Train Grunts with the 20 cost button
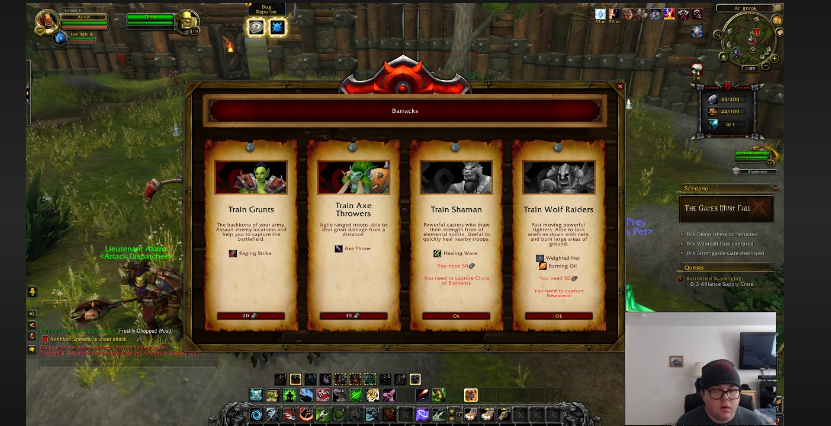This screenshot has height=426, width=831. (251, 316)
